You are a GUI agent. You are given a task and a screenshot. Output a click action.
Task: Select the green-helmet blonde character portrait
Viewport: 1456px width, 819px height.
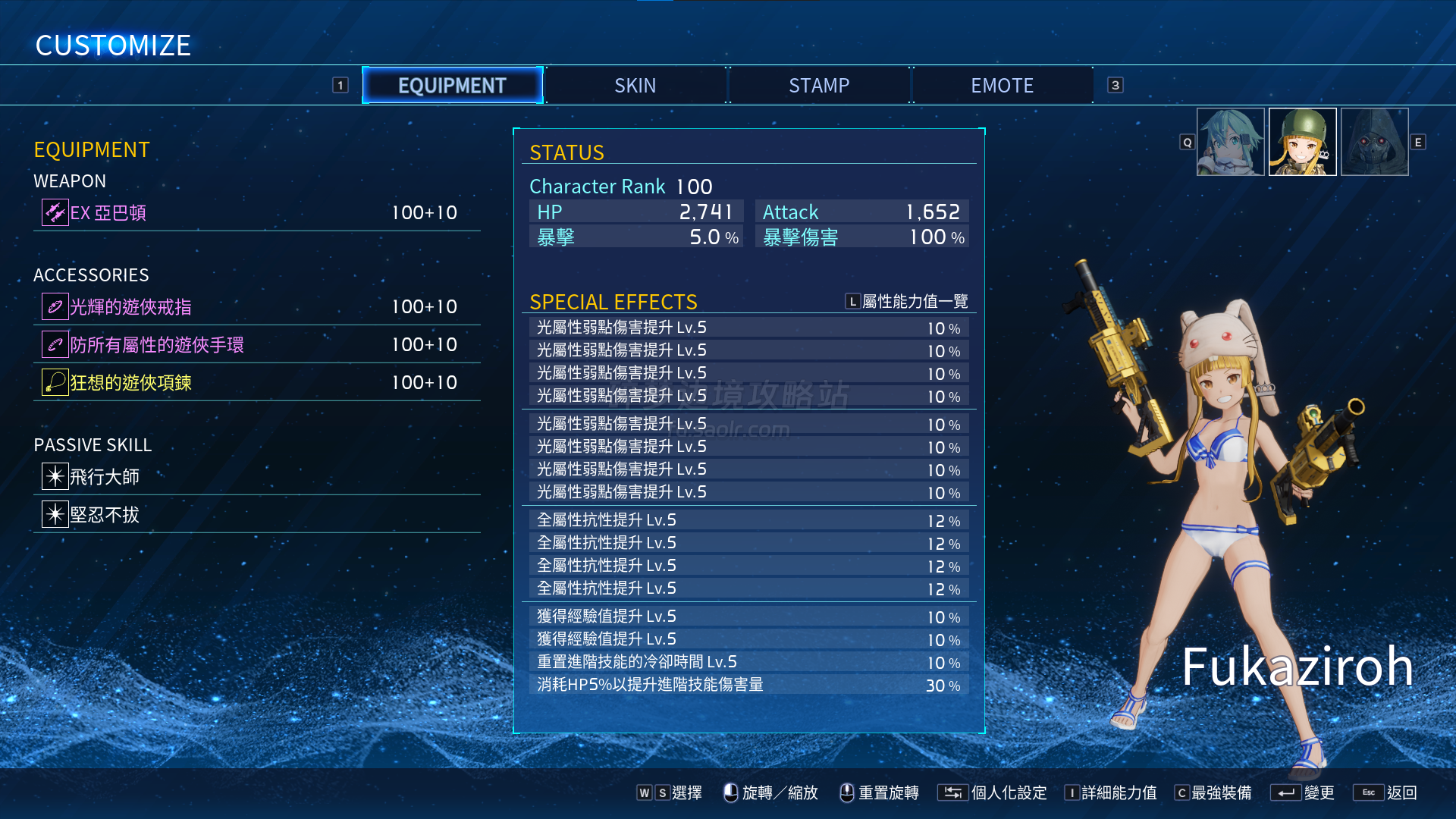1302,142
